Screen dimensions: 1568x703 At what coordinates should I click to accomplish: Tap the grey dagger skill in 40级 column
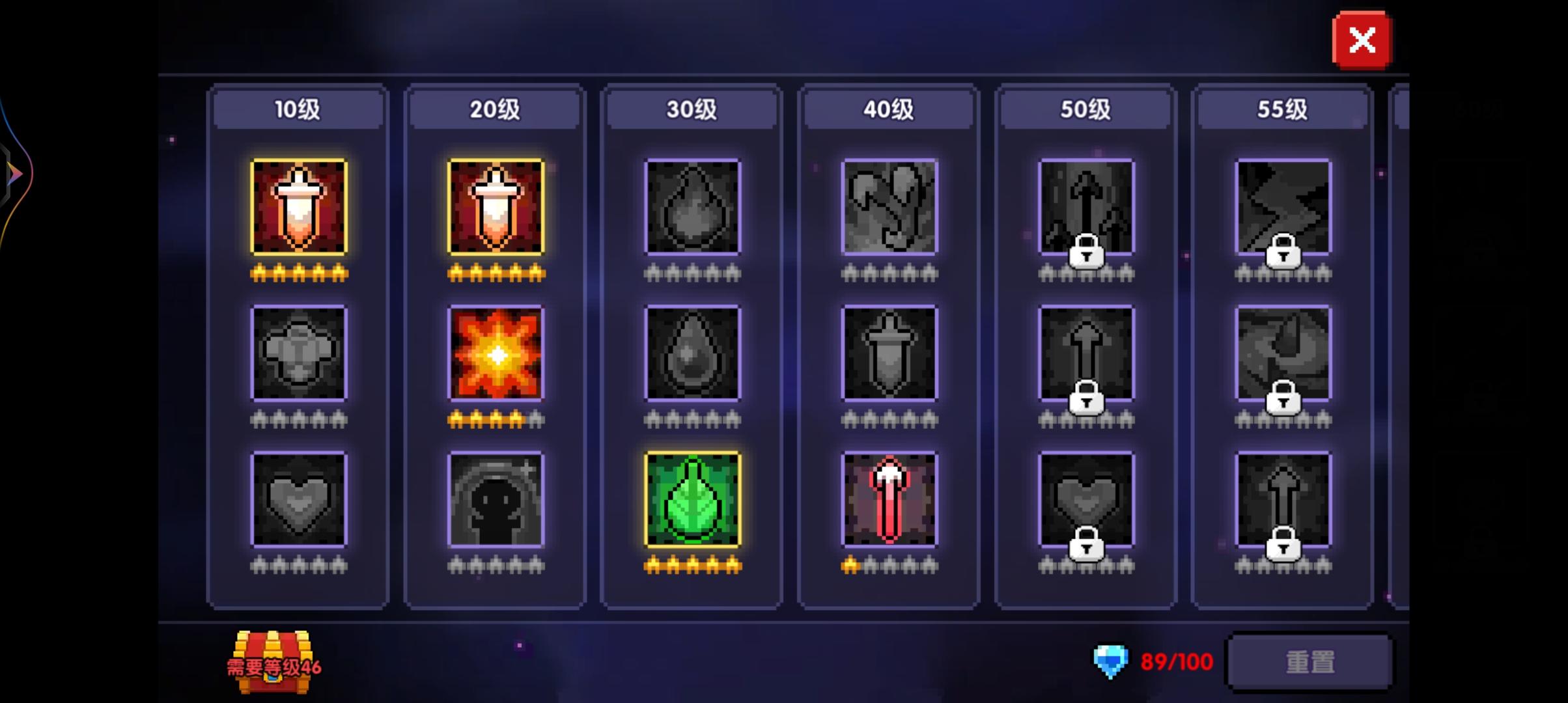pyautogui.click(x=888, y=354)
